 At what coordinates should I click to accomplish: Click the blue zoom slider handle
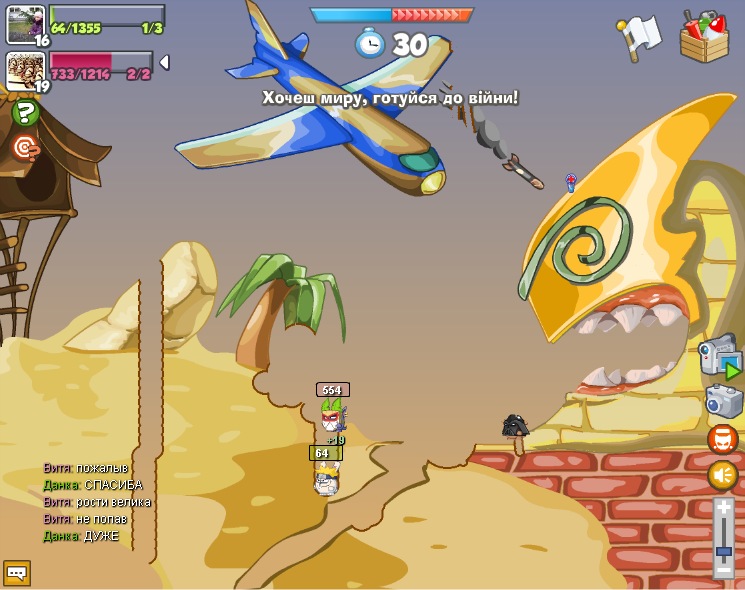click(723, 551)
